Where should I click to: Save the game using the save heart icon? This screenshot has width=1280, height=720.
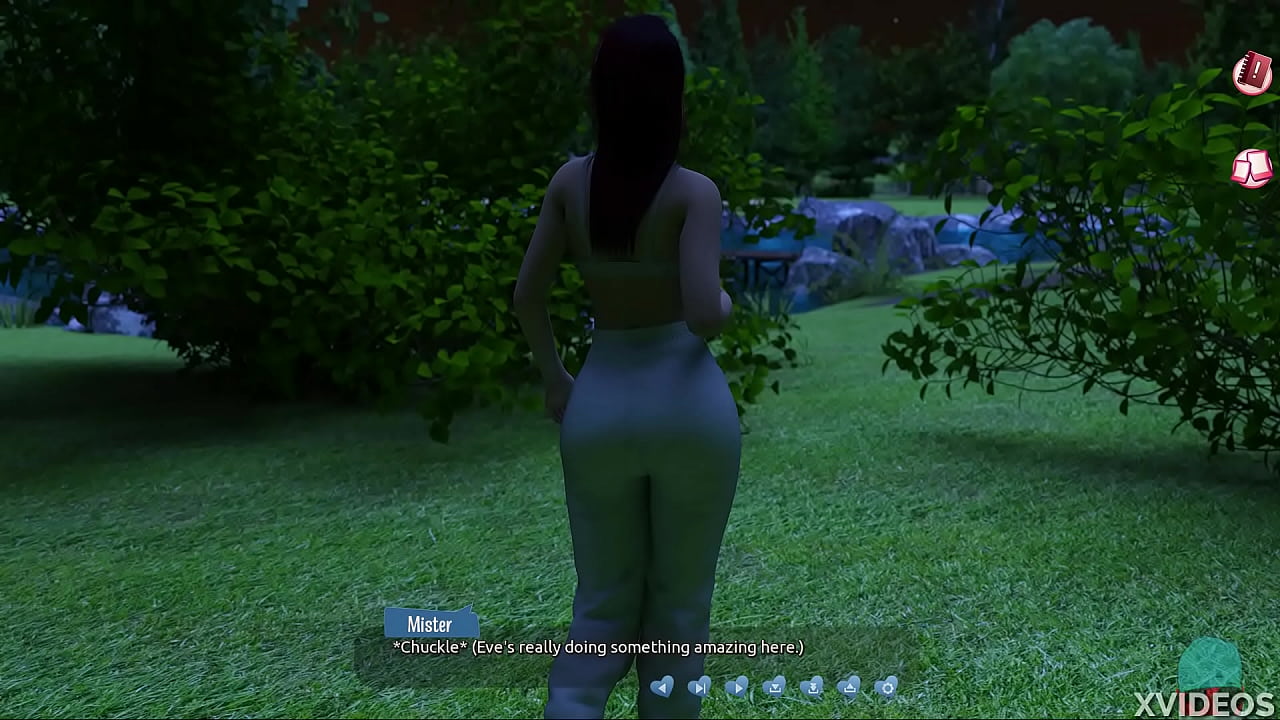pos(775,687)
